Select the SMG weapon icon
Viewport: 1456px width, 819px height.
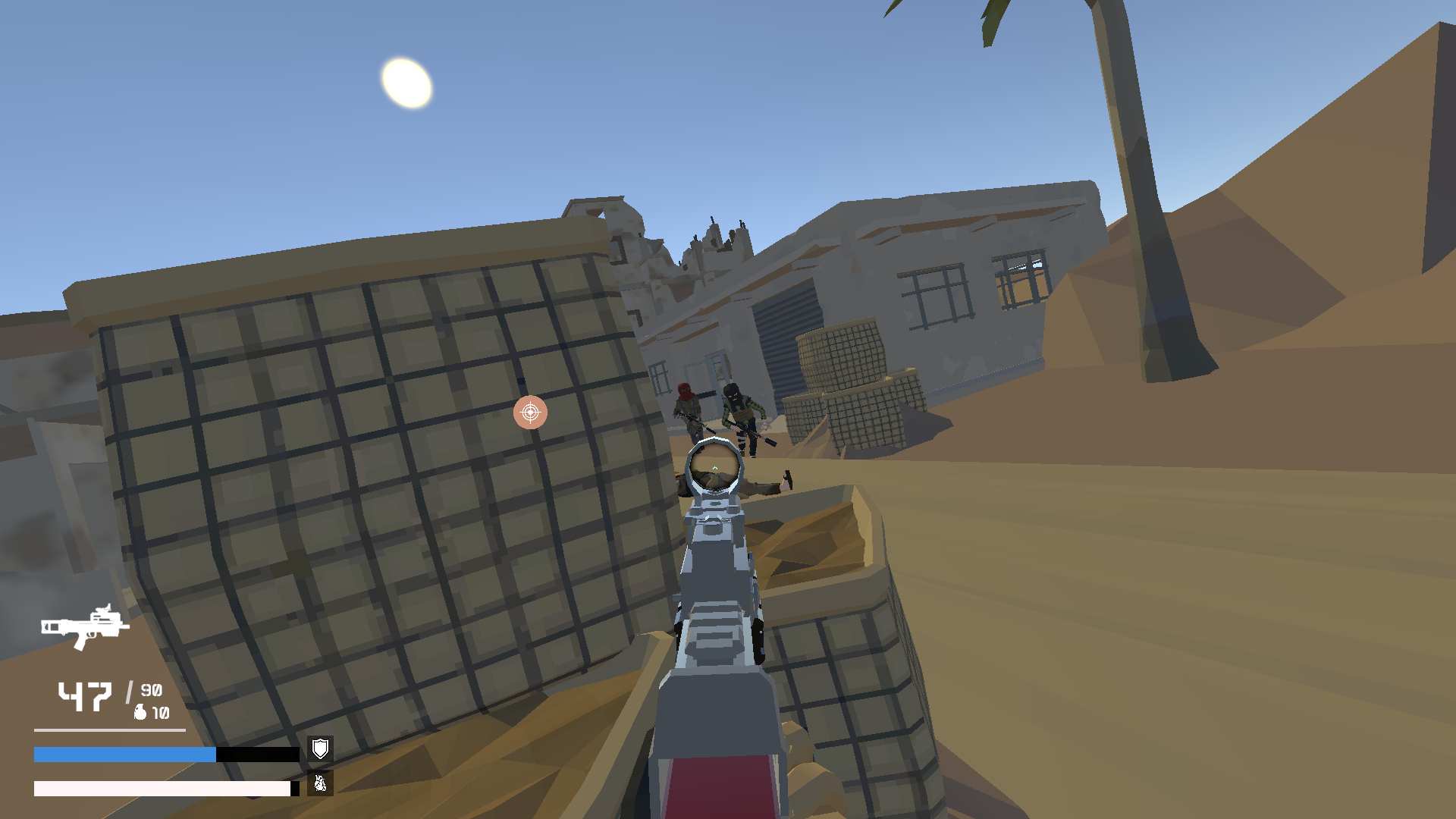(83, 626)
